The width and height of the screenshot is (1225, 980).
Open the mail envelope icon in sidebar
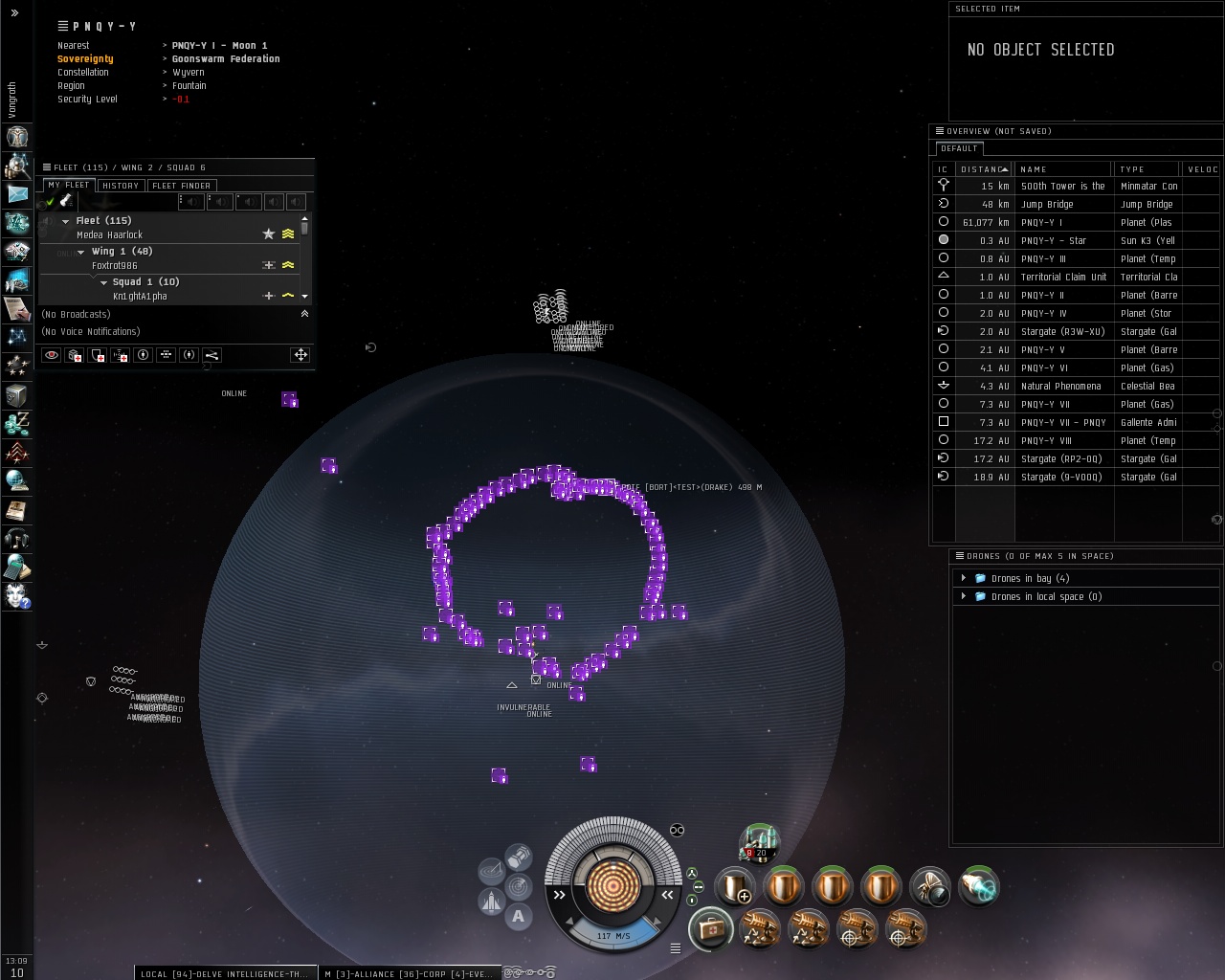pyautogui.click(x=17, y=193)
